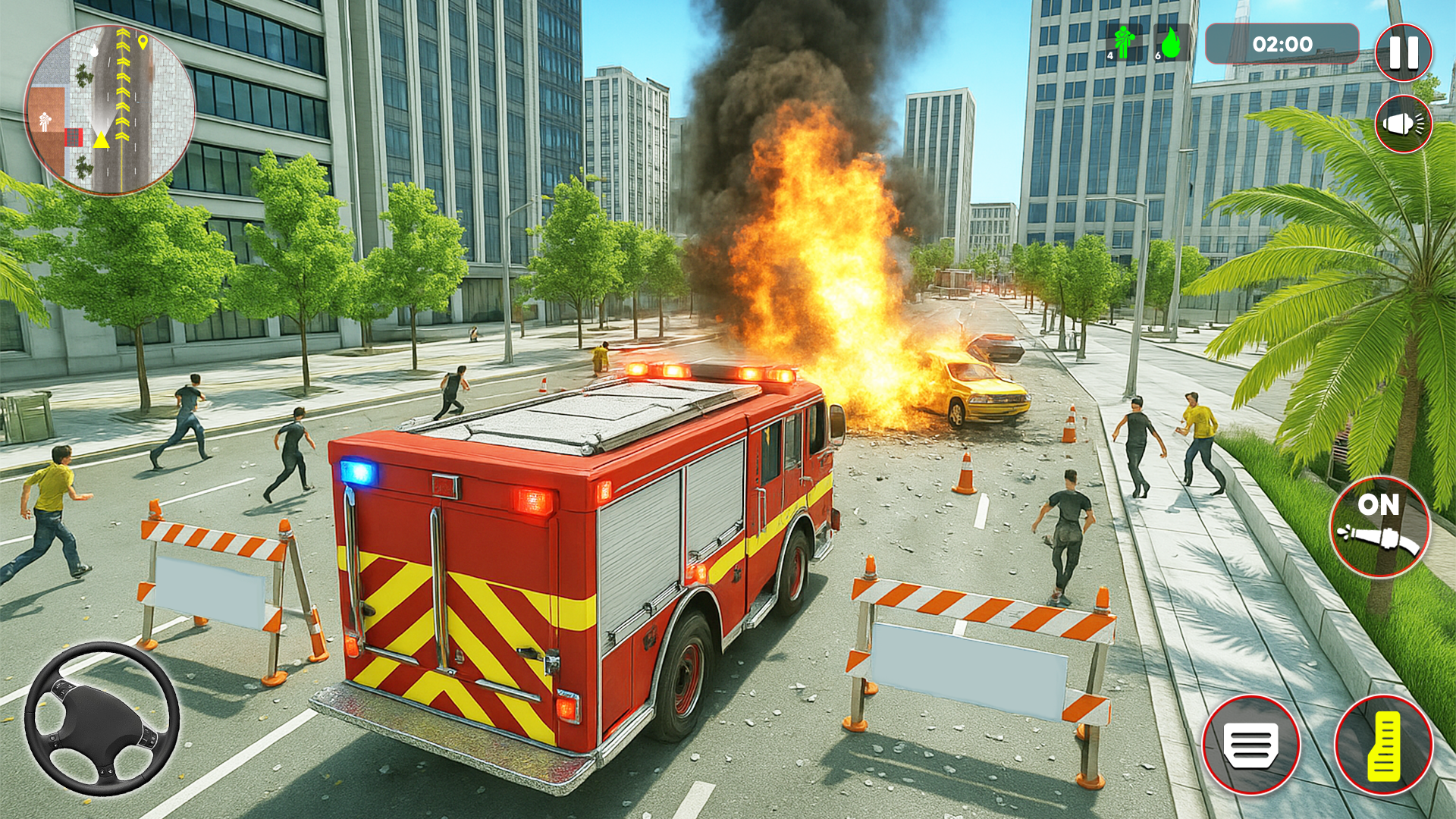This screenshot has width=1456, height=819.
Task: Pause the game
Action: tap(1403, 52)
